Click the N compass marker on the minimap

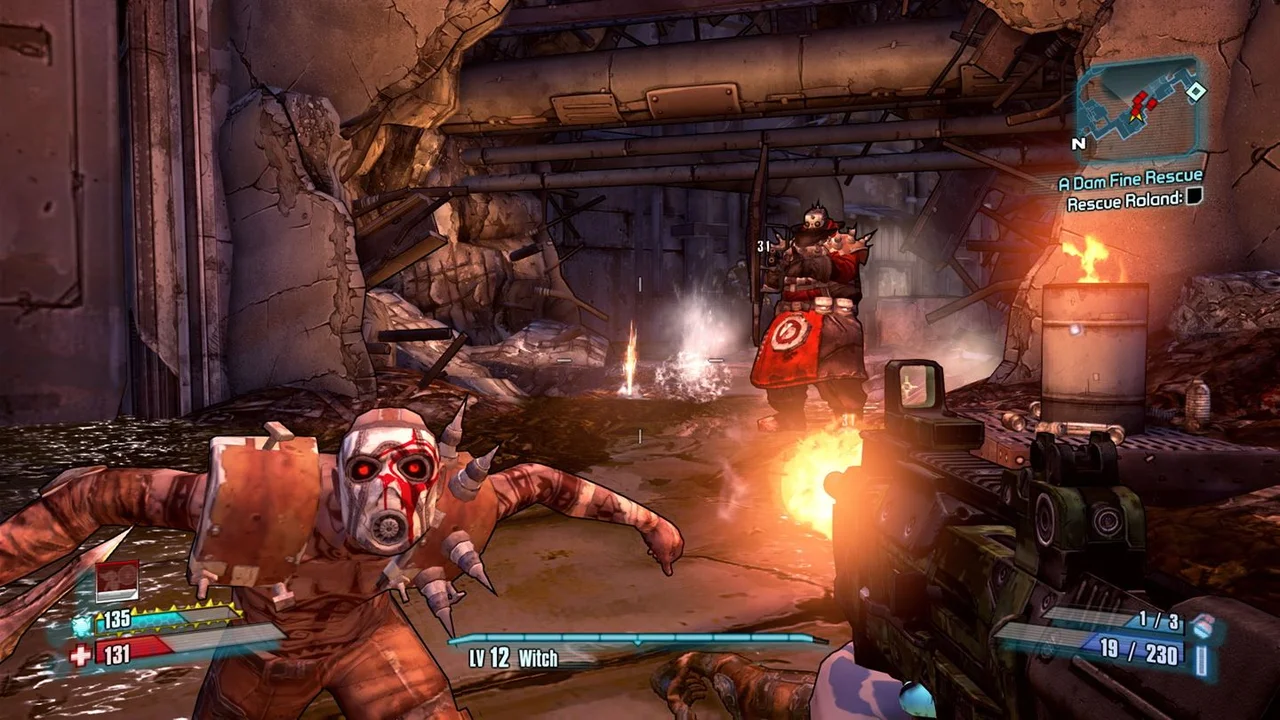point(1079,144)
